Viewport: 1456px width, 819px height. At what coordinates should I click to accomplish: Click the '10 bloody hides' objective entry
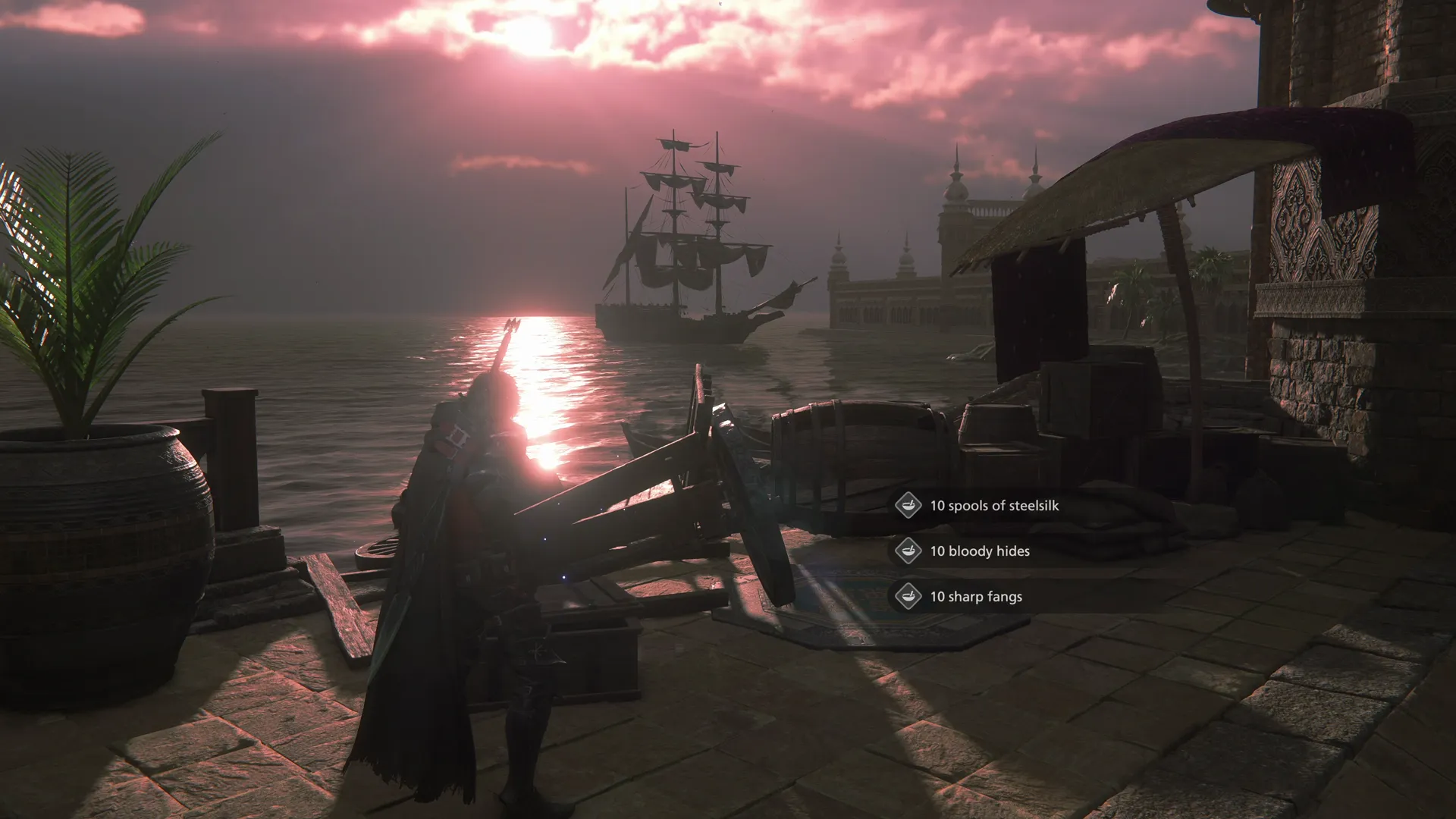tap(981, 551)
